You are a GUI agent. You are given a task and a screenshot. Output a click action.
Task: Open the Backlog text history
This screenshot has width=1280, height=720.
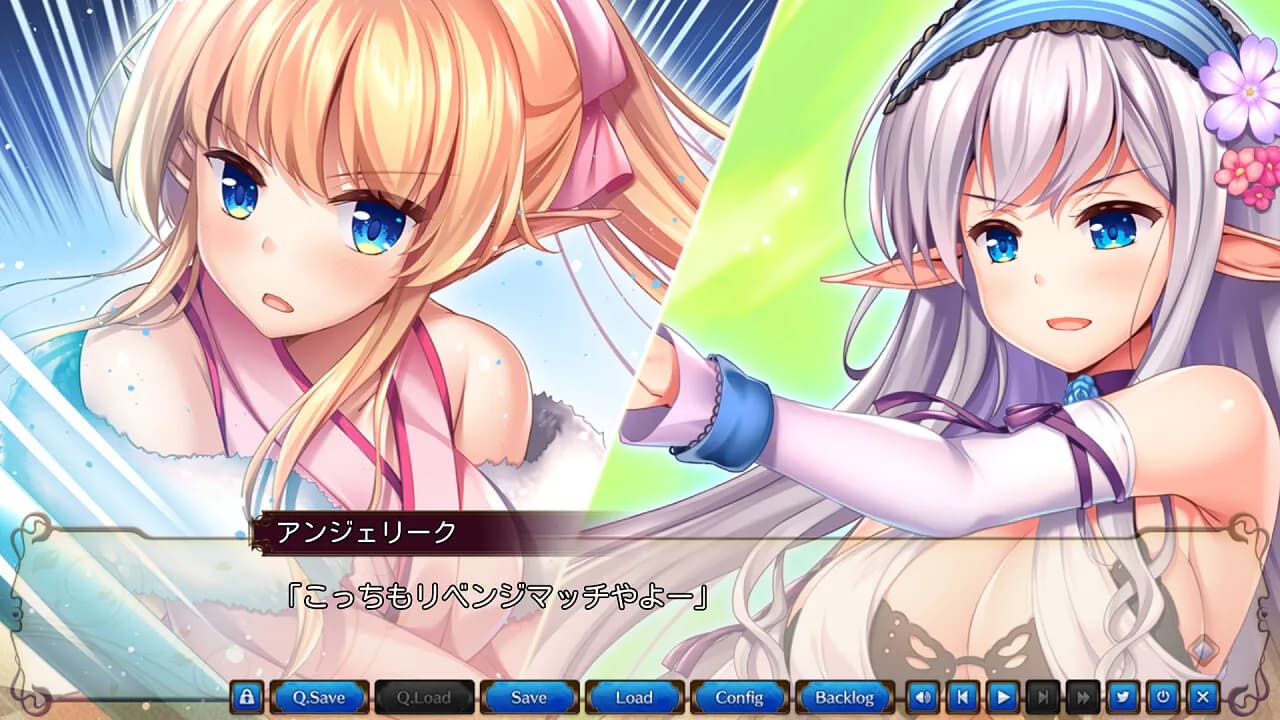tap(845, 697)
